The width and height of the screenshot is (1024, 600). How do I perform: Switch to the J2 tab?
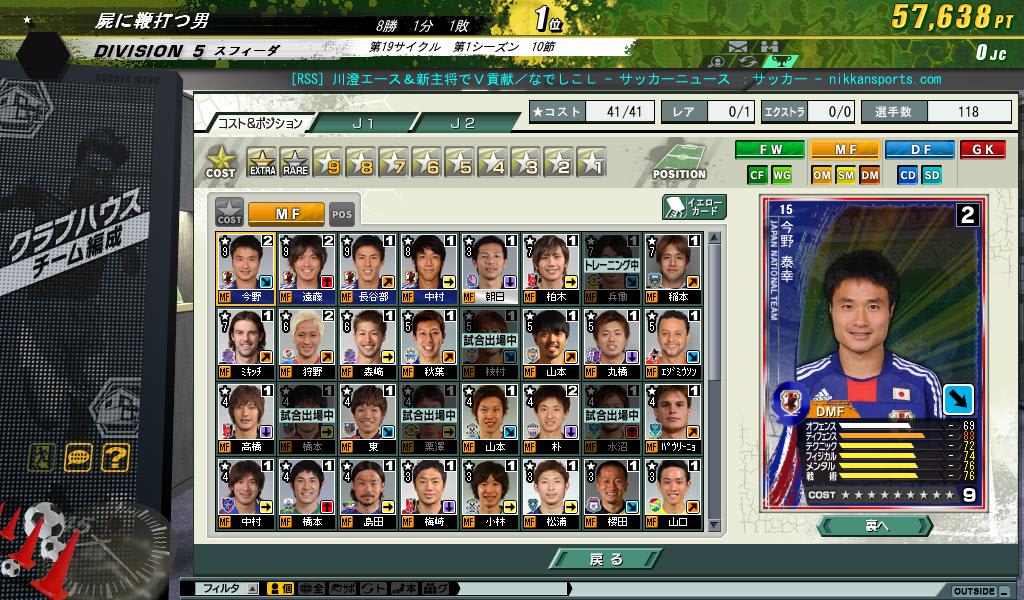click(462, 123)
